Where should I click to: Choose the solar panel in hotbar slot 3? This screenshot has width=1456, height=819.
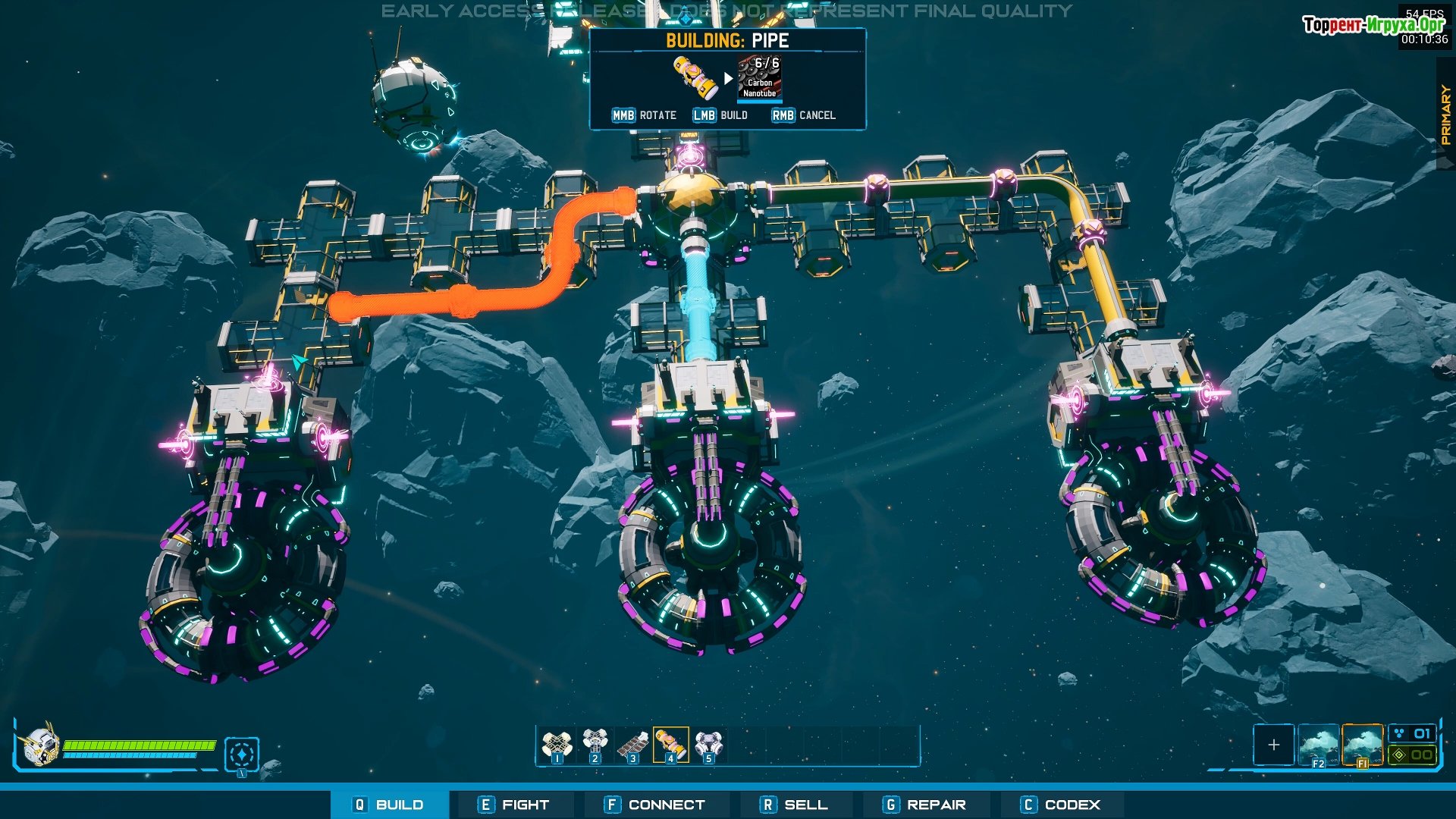(633, 745)
